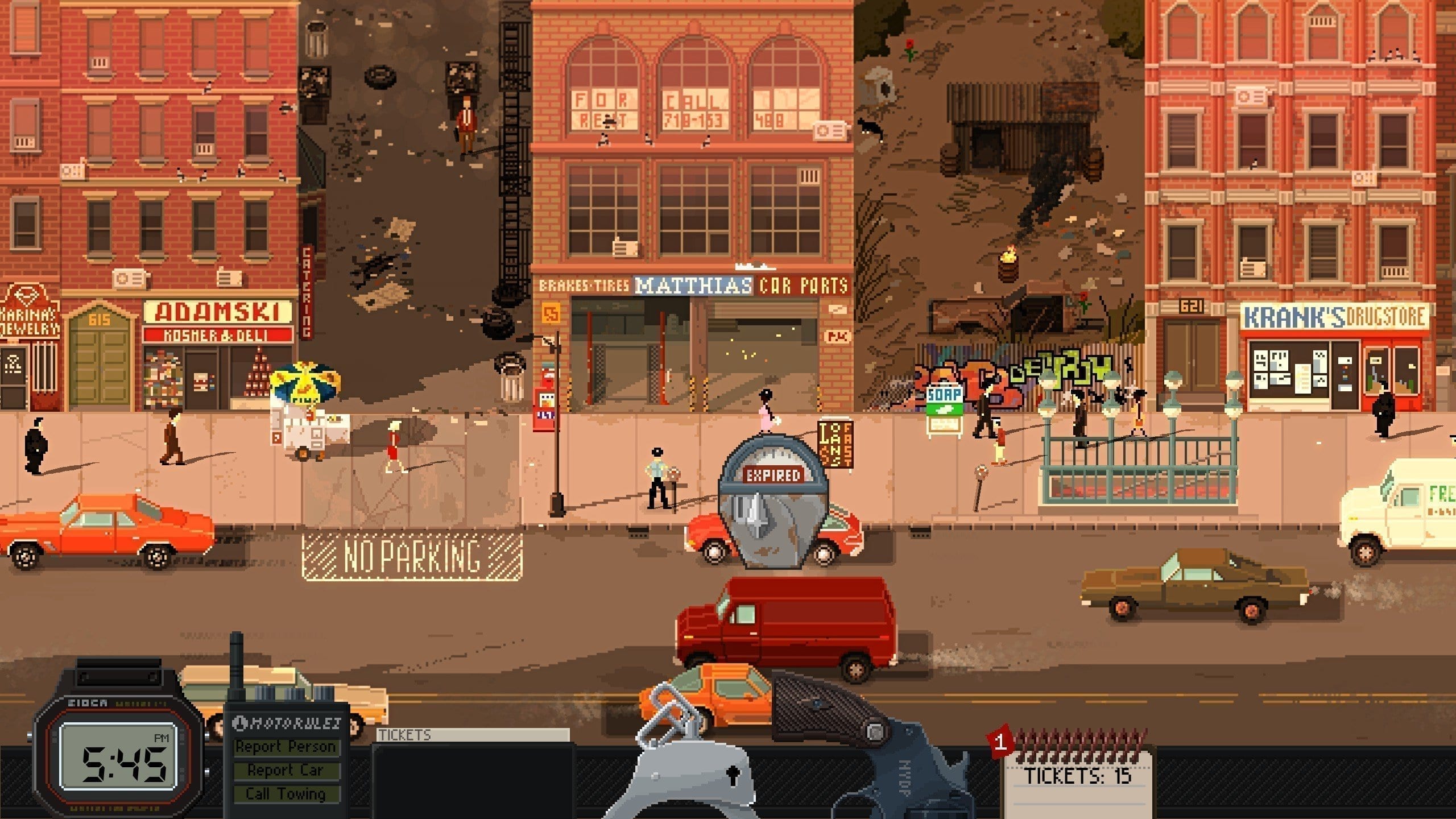Choose Report Person on the radio
The height and width of the screenshot is (819, 1456).
point(286,746)
